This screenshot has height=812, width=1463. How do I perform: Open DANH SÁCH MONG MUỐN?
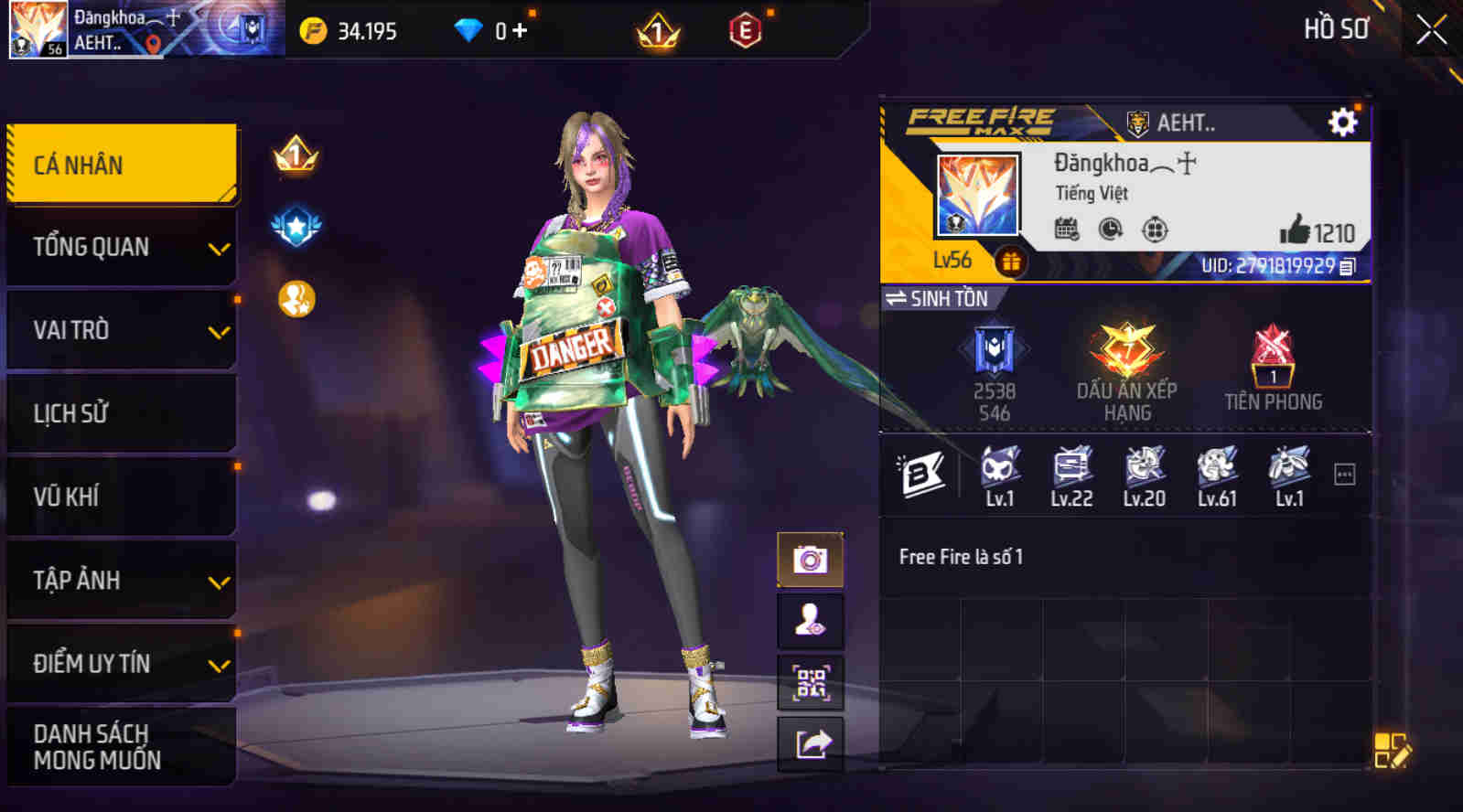pyautogui.click(x=122, y=745)
